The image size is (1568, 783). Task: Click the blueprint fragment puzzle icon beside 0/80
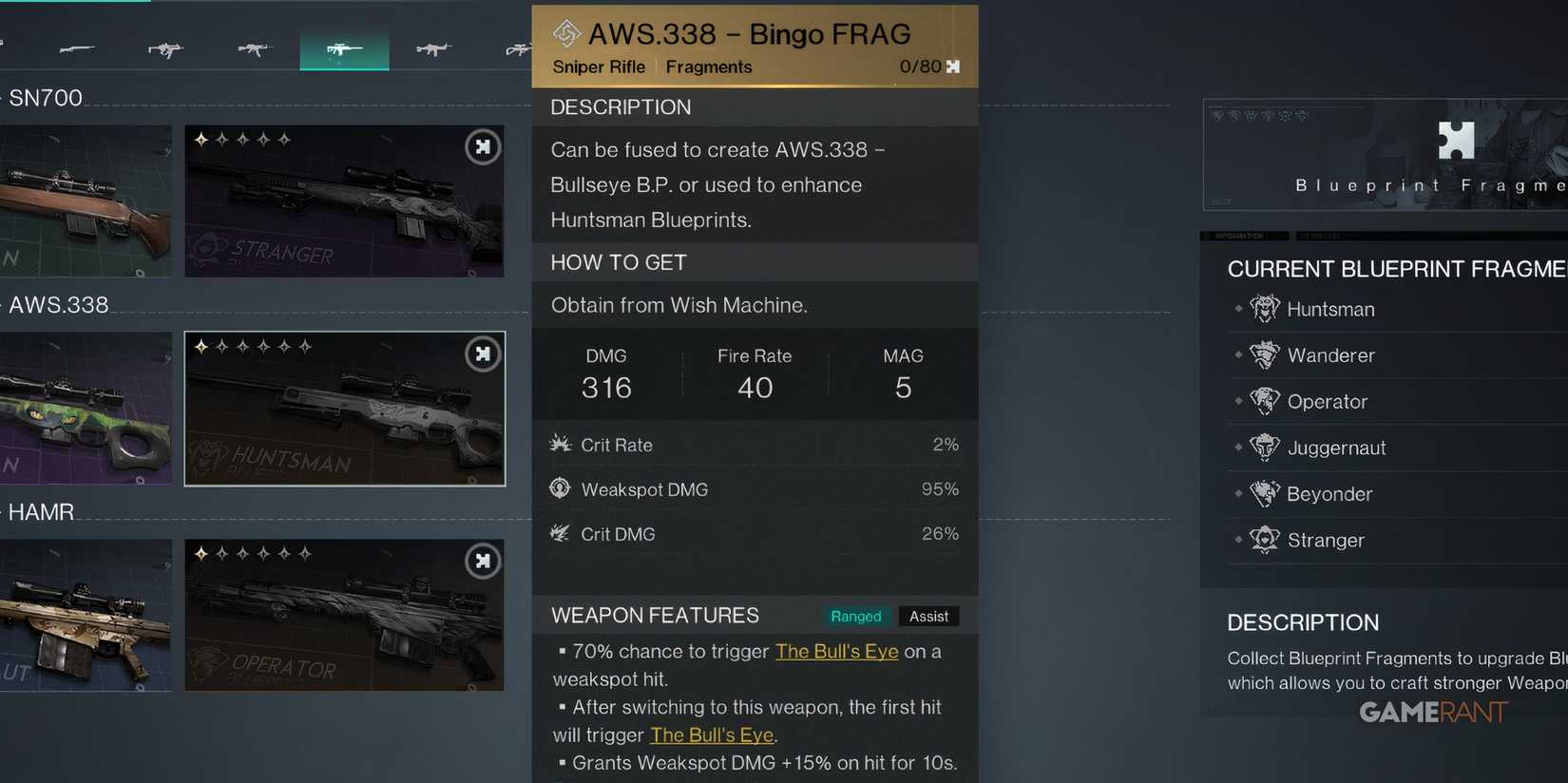click(953, 67)
